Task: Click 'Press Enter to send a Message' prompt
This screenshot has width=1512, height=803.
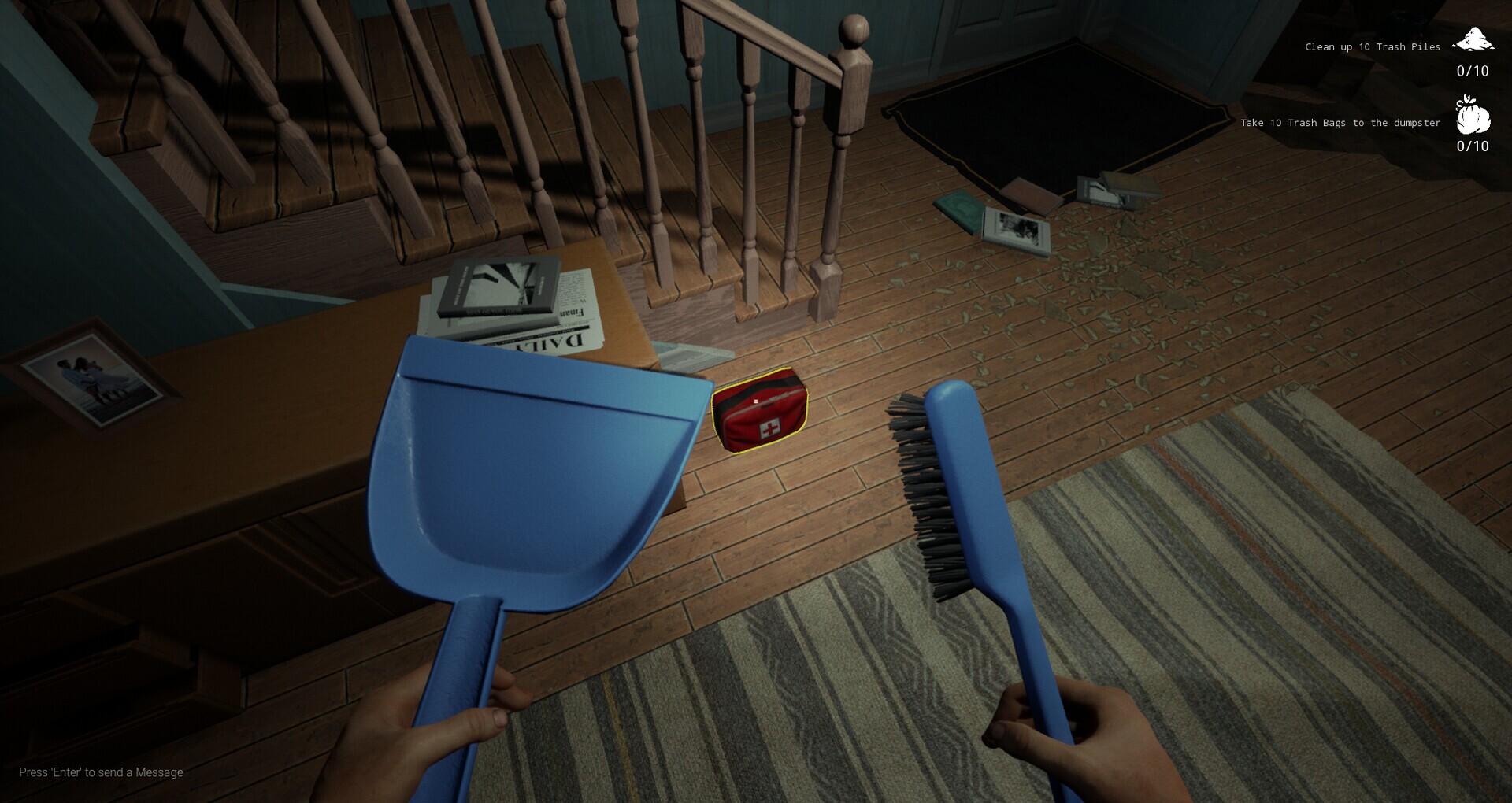Action: click(101, 772)
